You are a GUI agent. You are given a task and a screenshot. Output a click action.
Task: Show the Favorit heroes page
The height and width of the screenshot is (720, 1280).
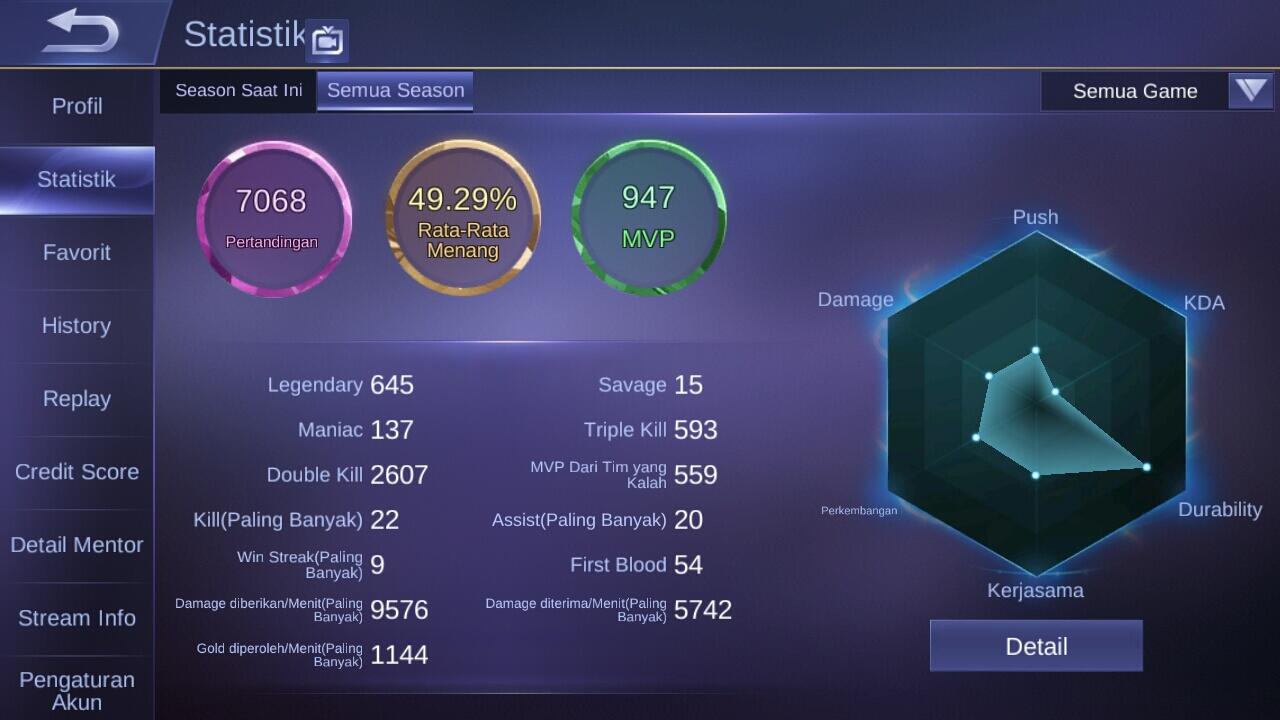(77, 253)
